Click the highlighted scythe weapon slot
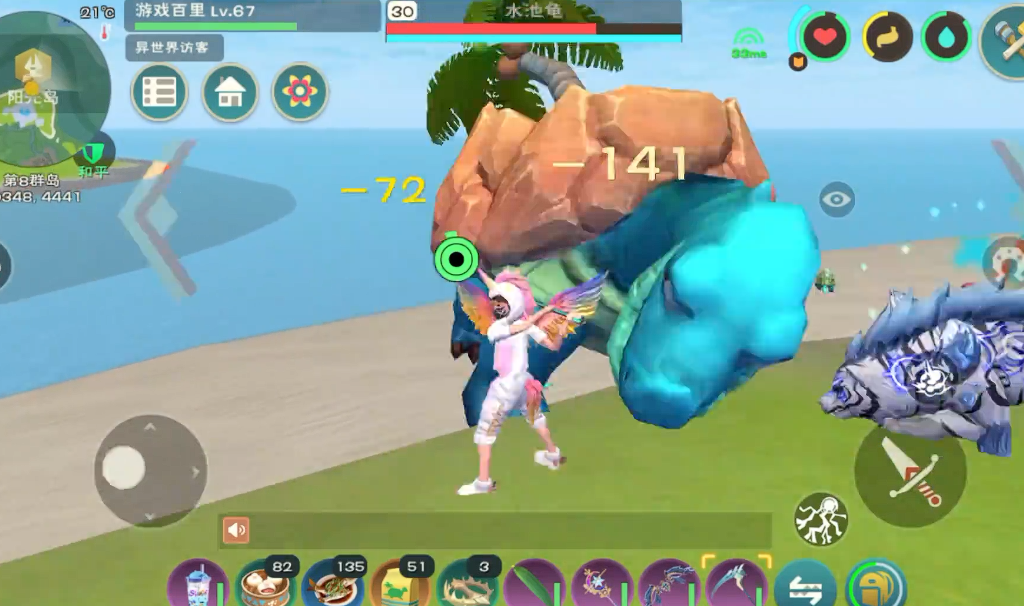 (736, 584)
